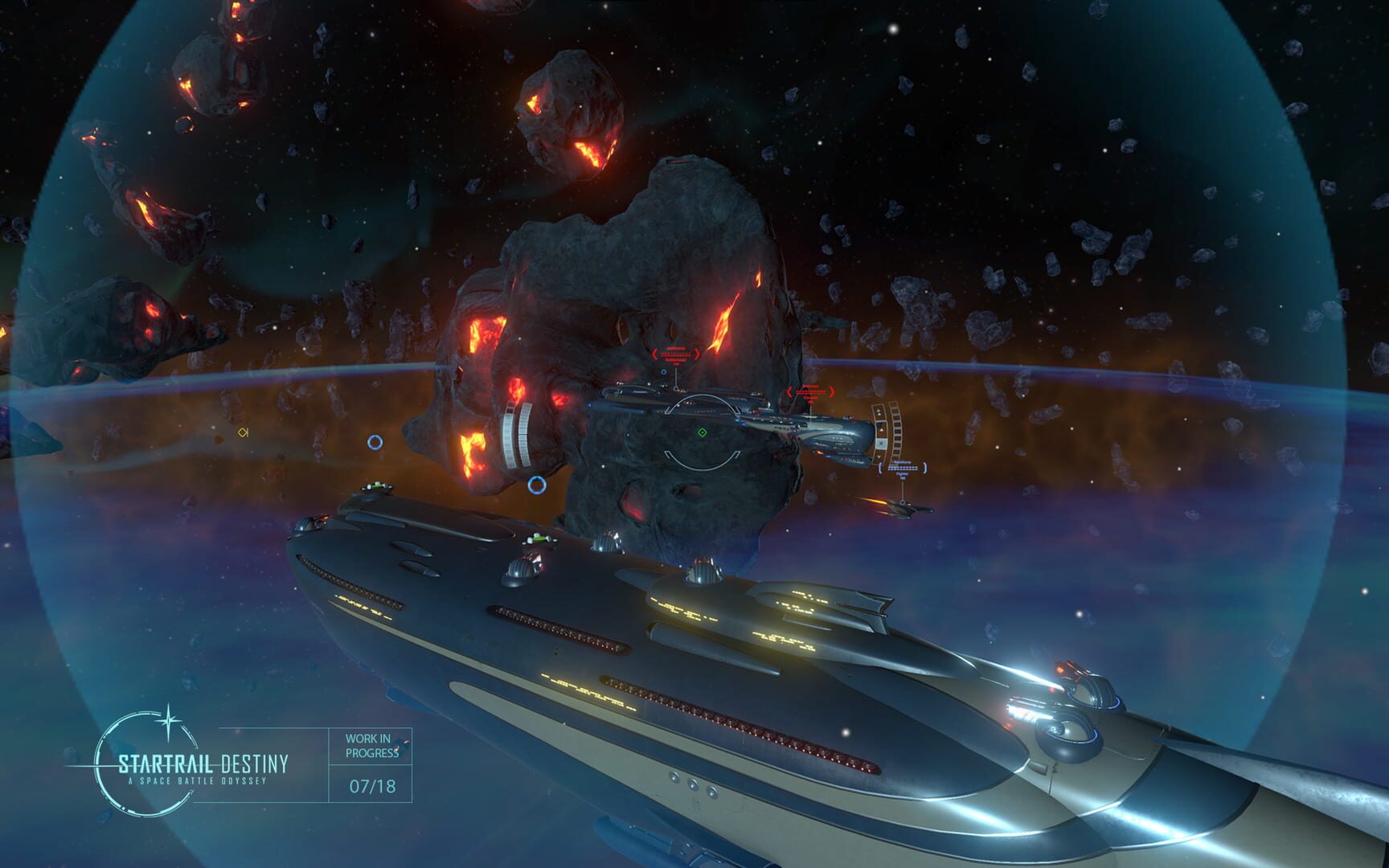Viewport: 1389px width, 868px height.
Task: Toggle the top segment of the vertical command bar
Action: click(x=880, y=411)
